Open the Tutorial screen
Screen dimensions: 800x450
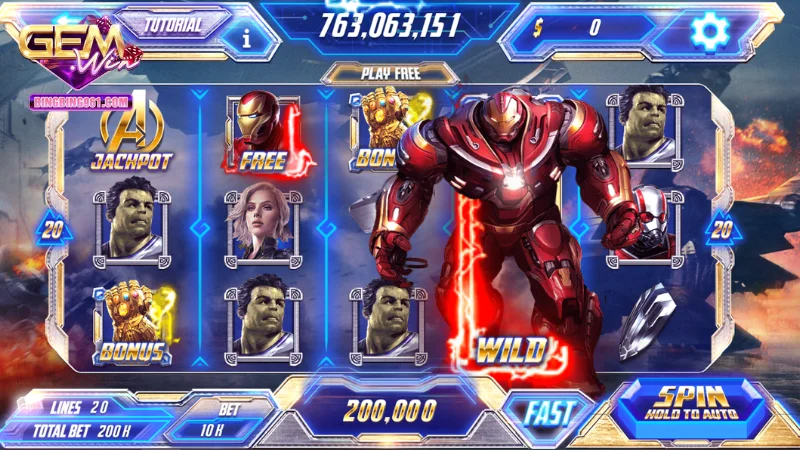click(x=173, y=25)
